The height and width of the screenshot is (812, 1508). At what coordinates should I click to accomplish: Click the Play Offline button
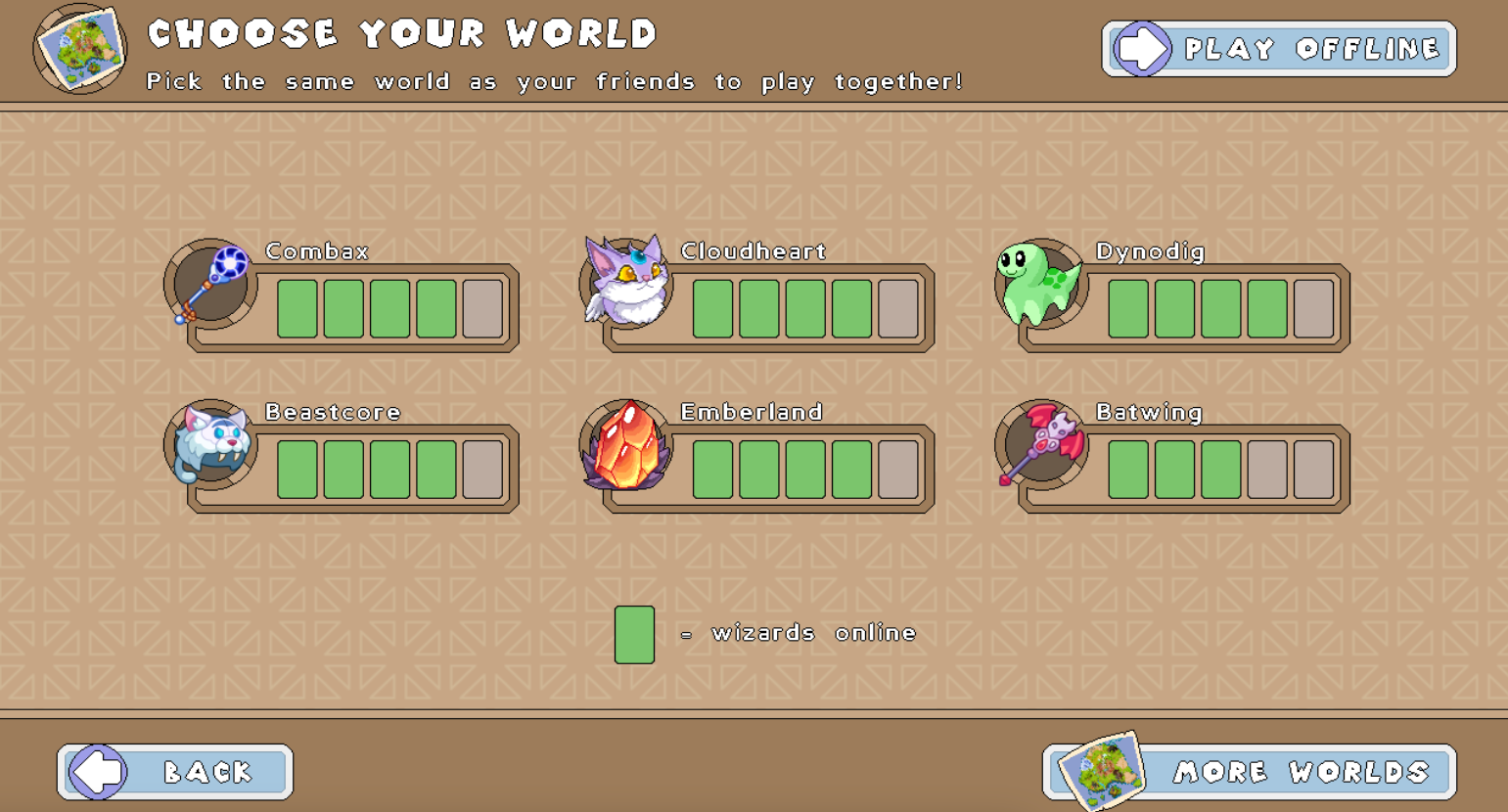point(1279,49)
